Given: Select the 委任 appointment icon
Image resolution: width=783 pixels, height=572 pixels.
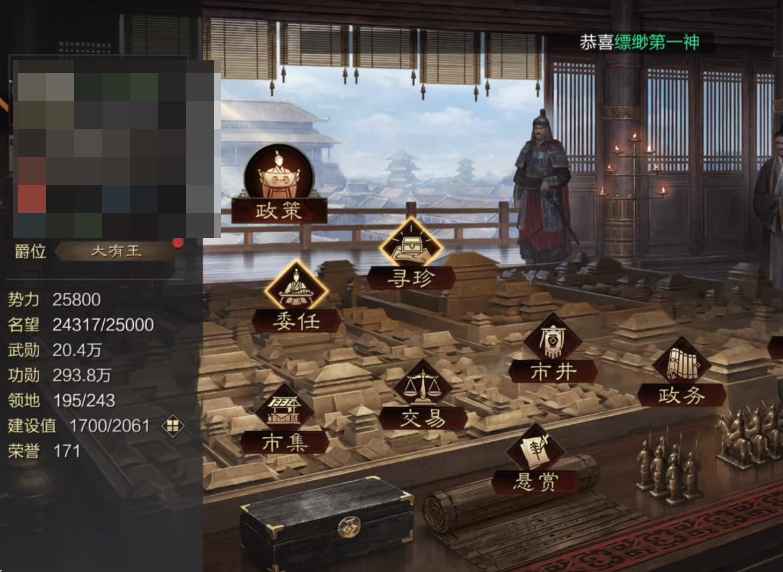Looking at the screenshot, I should (296, 295).
